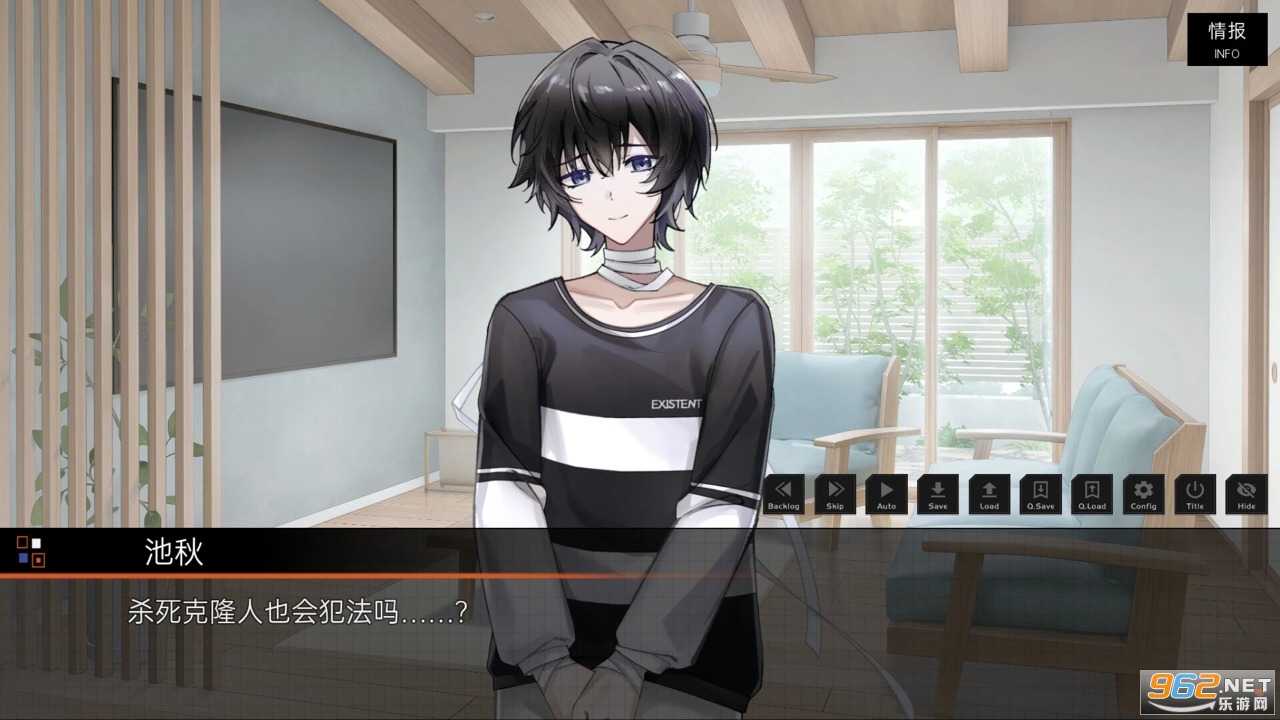
Task: Open the Config settings
Action: (x=1143, y=494)
